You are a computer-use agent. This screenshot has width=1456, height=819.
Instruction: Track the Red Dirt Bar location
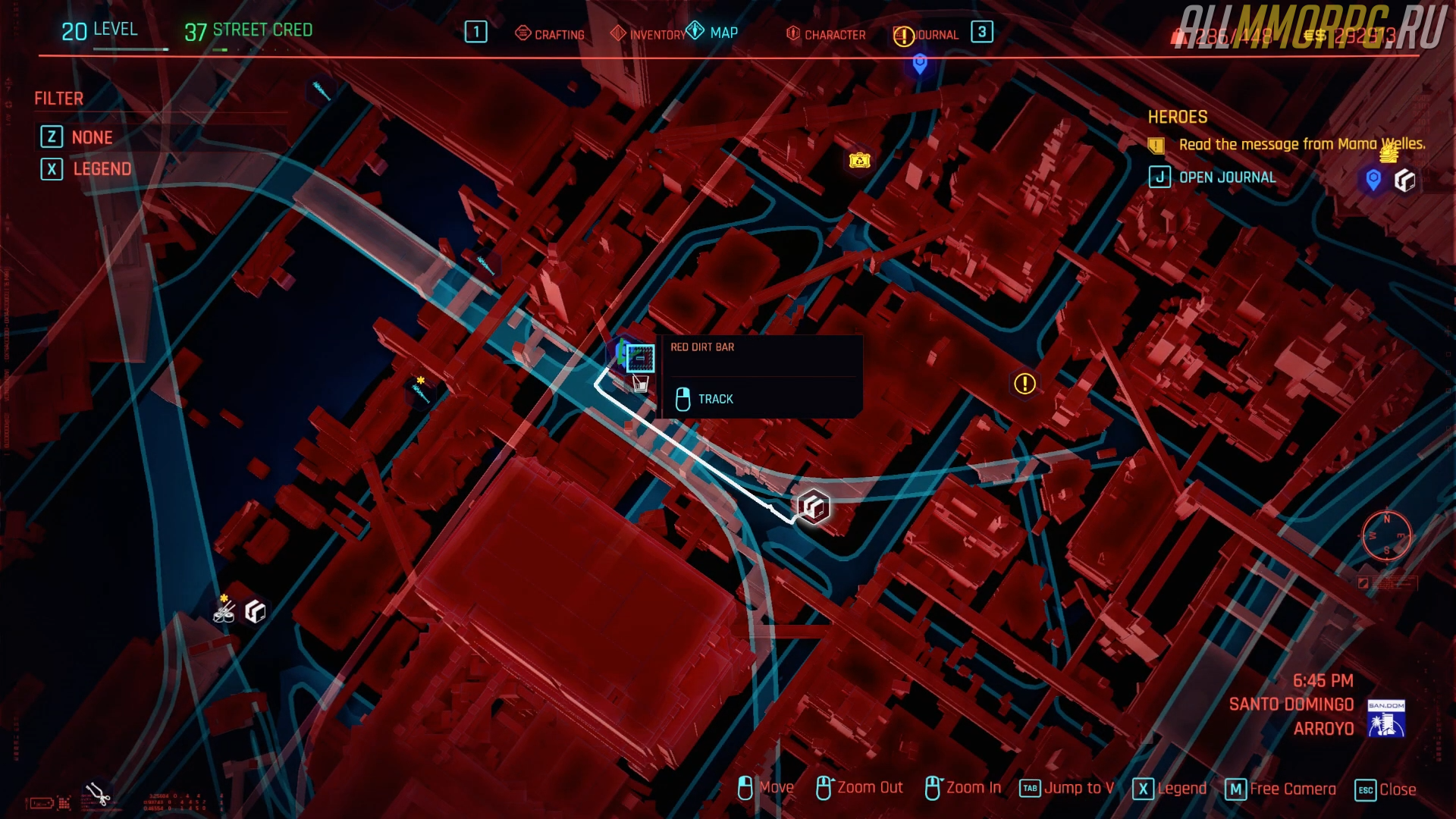pyautogui.click(x=704, y=399)
